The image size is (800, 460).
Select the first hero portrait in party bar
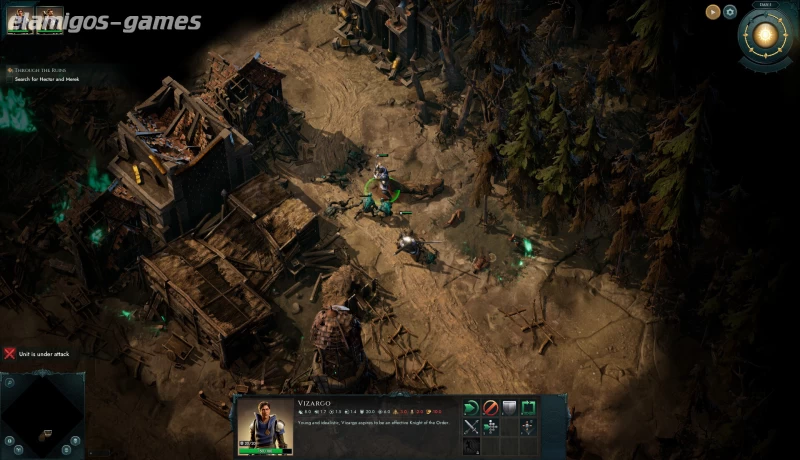(20, 21)
